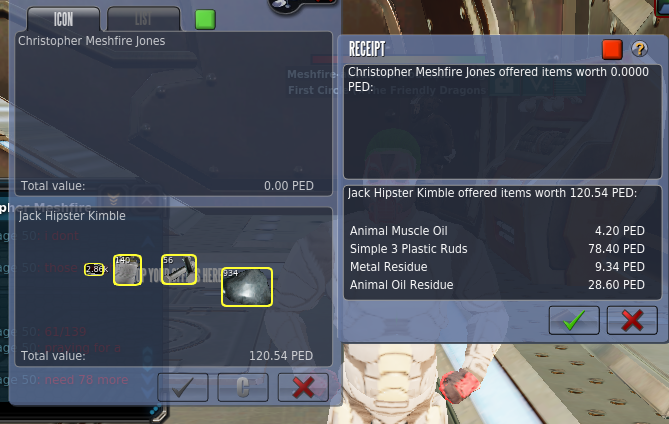
Task: Confirm the receipt with the green checkmark
Action: coord(574,320)
